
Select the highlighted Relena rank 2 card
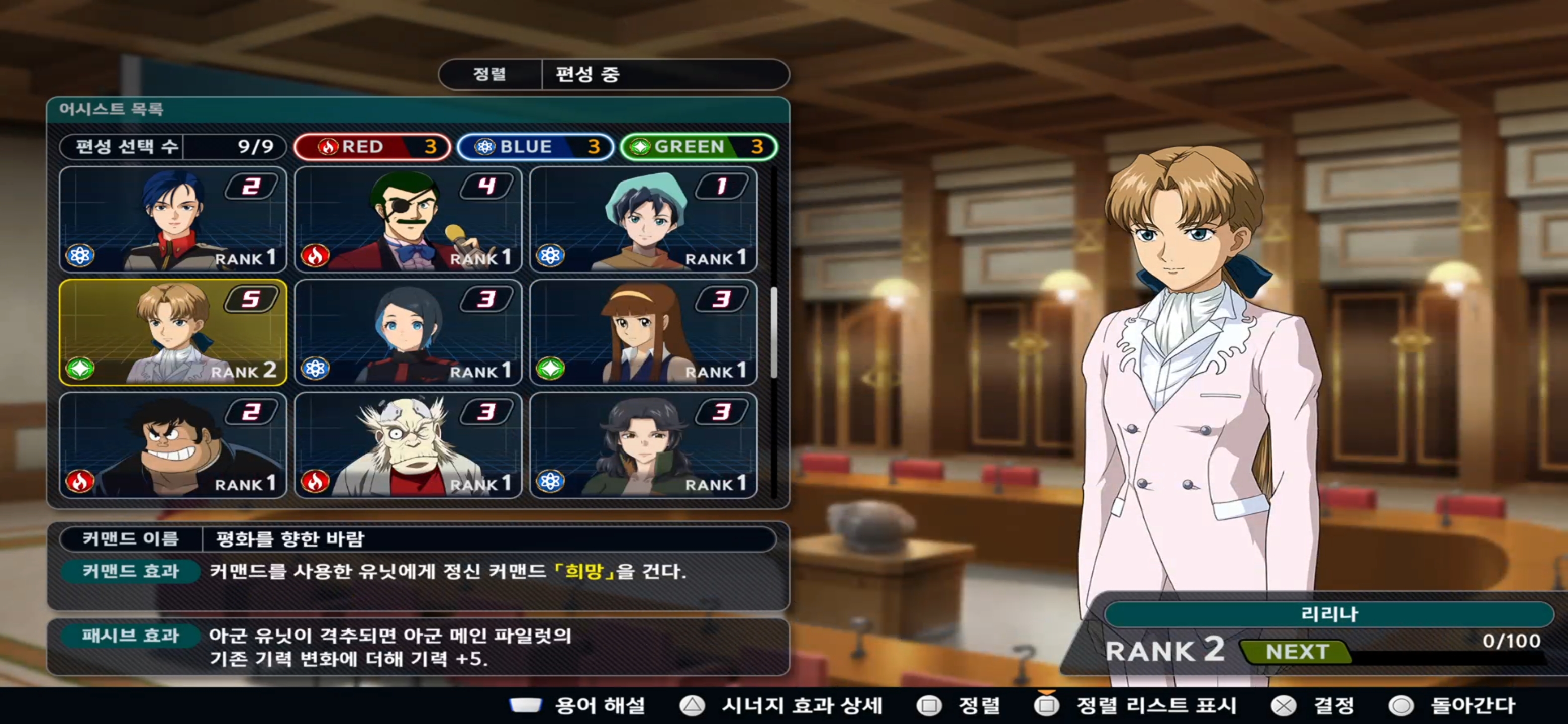click(173, 332)
